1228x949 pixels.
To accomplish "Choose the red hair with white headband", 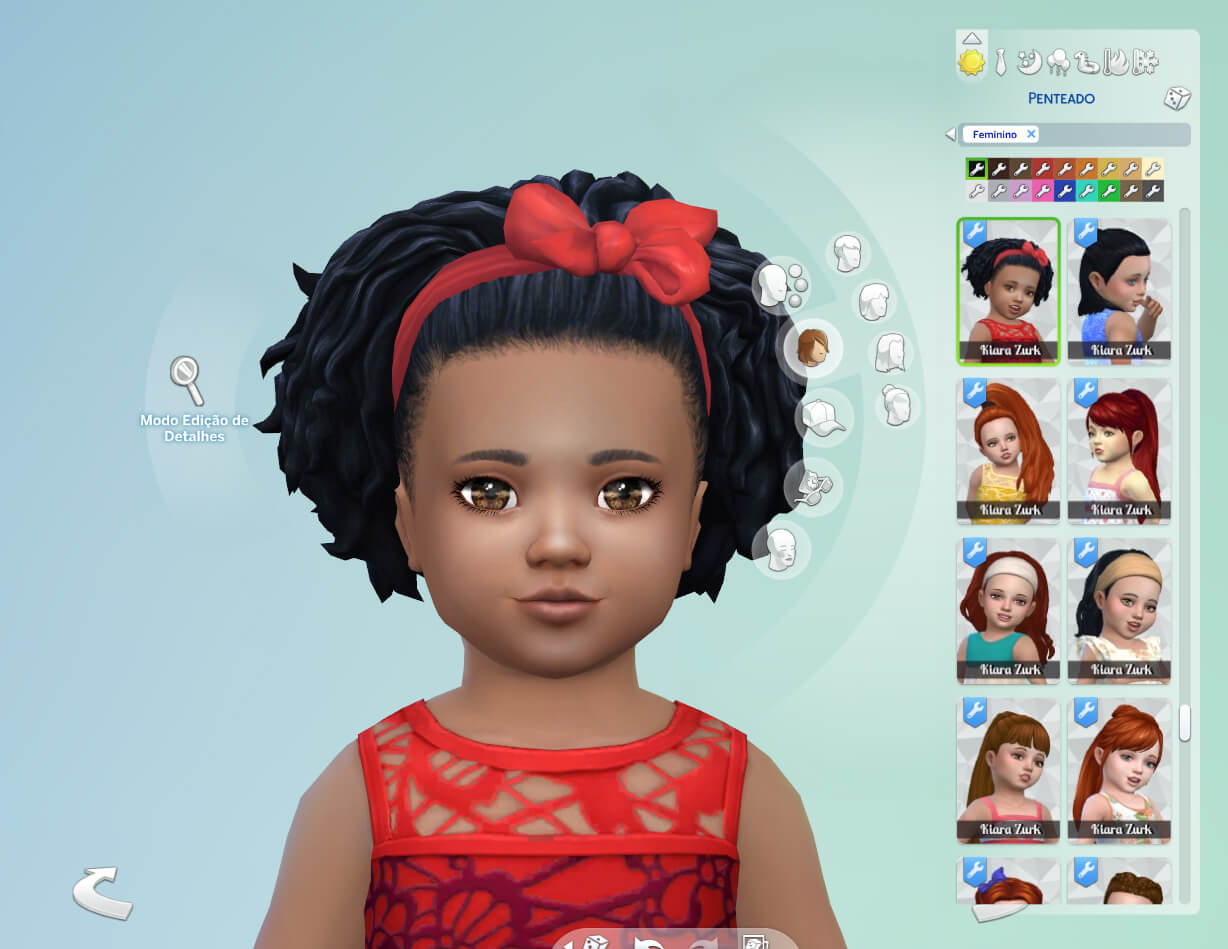I will point(1008,611).
